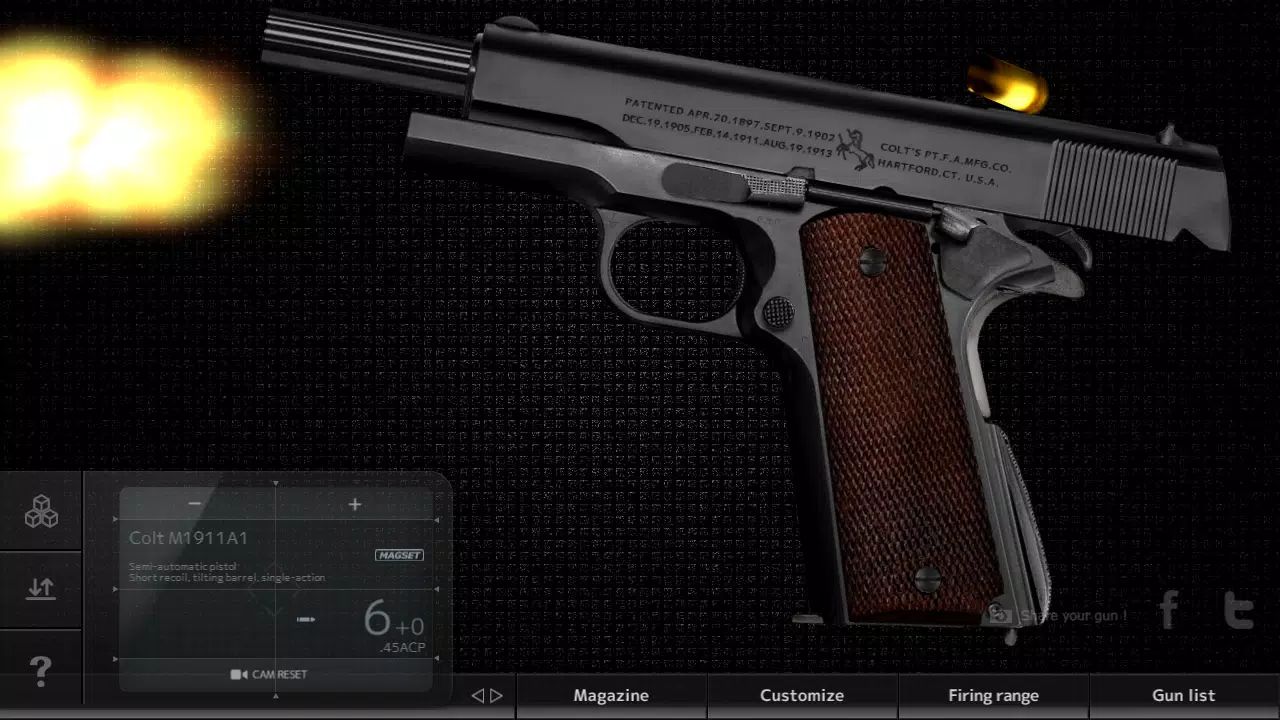
Task: Open the Gun list menu
Action: click(x=1184, y=694)
